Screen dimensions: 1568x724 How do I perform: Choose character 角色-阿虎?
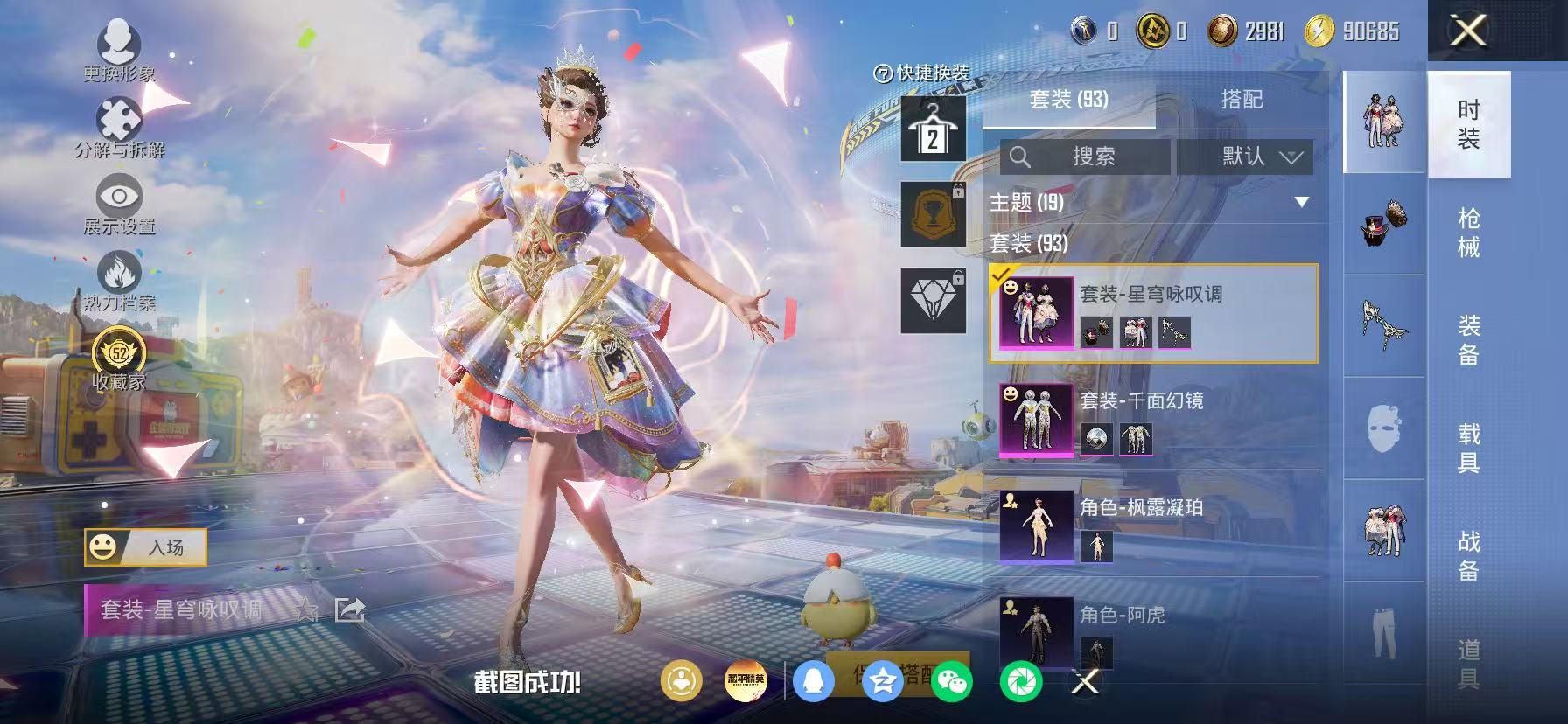1153,631
